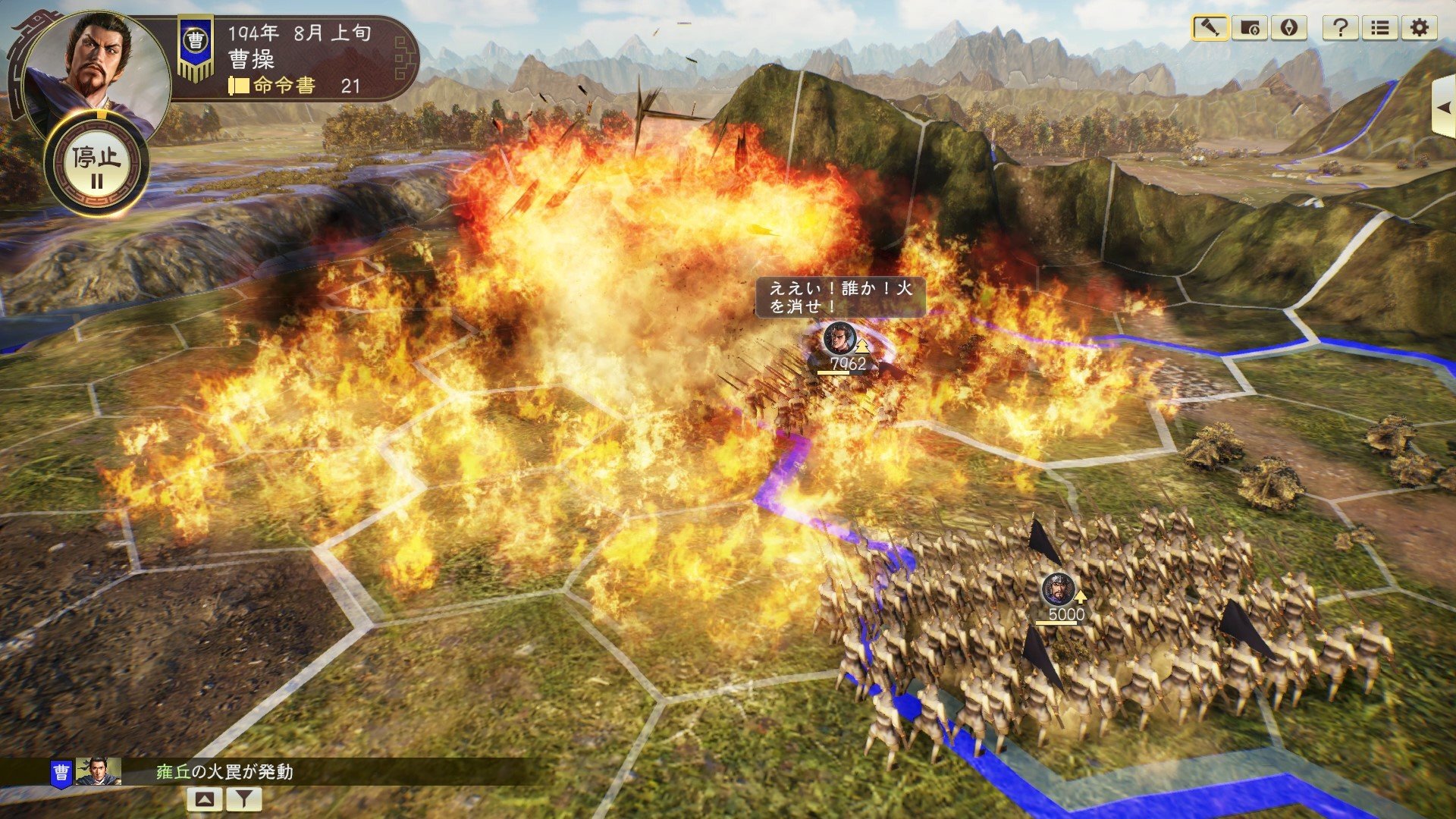Click the 命令書 order scroll icon
Viewport: 1456px width, 819px height.
click(237, 86)
